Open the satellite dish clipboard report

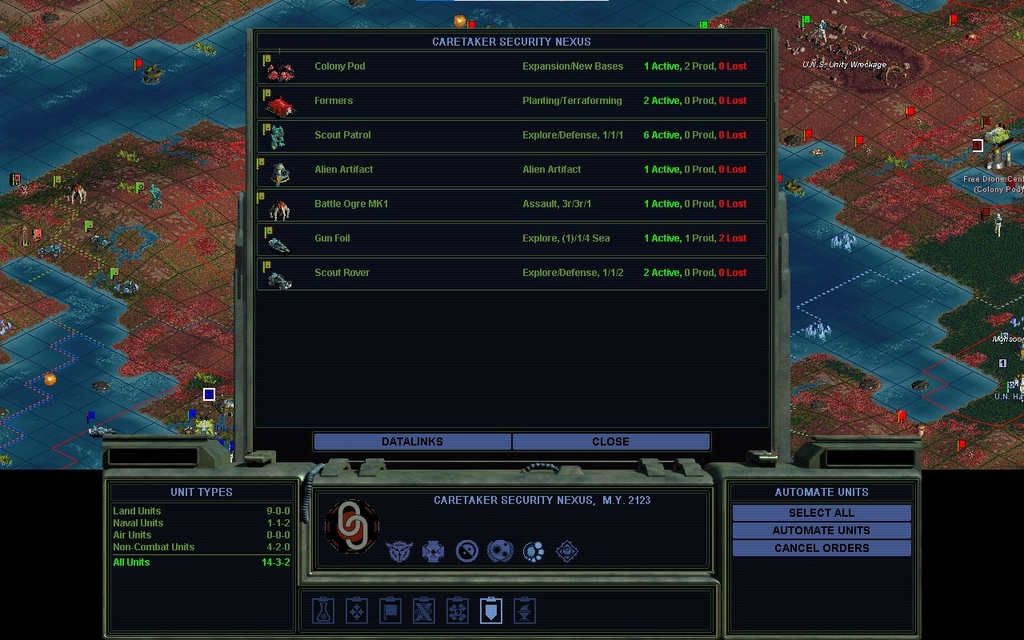pos(525,610)
